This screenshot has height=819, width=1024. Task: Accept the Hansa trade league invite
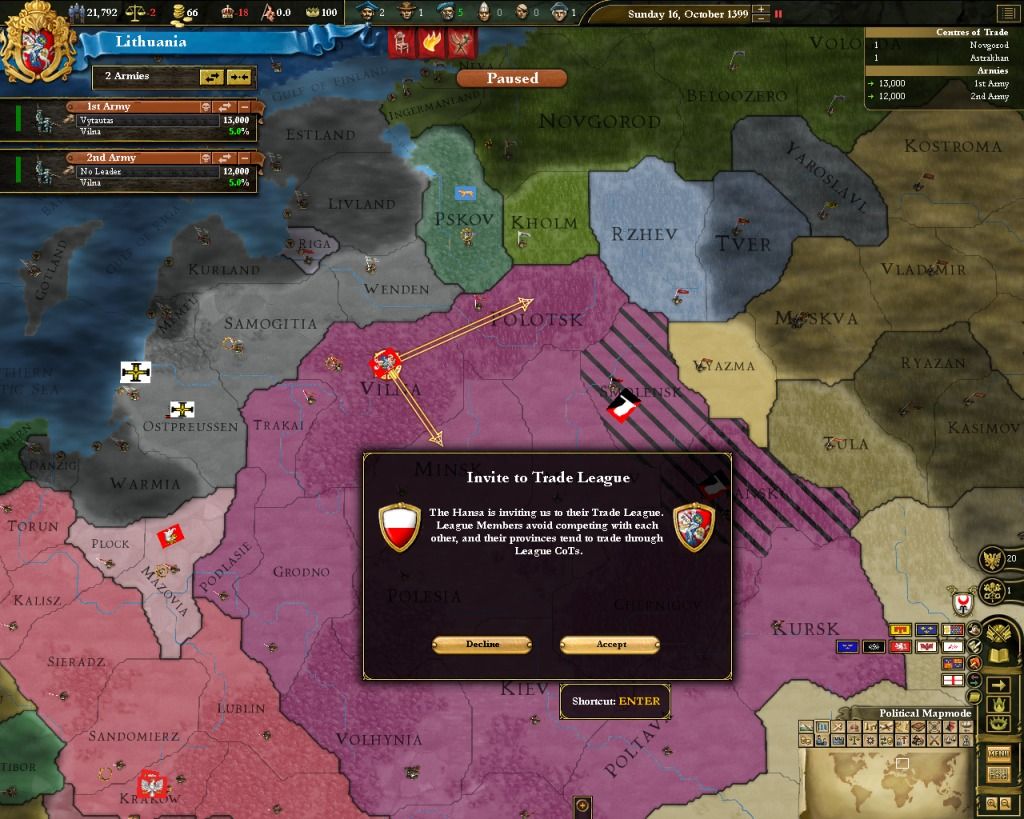610,644
